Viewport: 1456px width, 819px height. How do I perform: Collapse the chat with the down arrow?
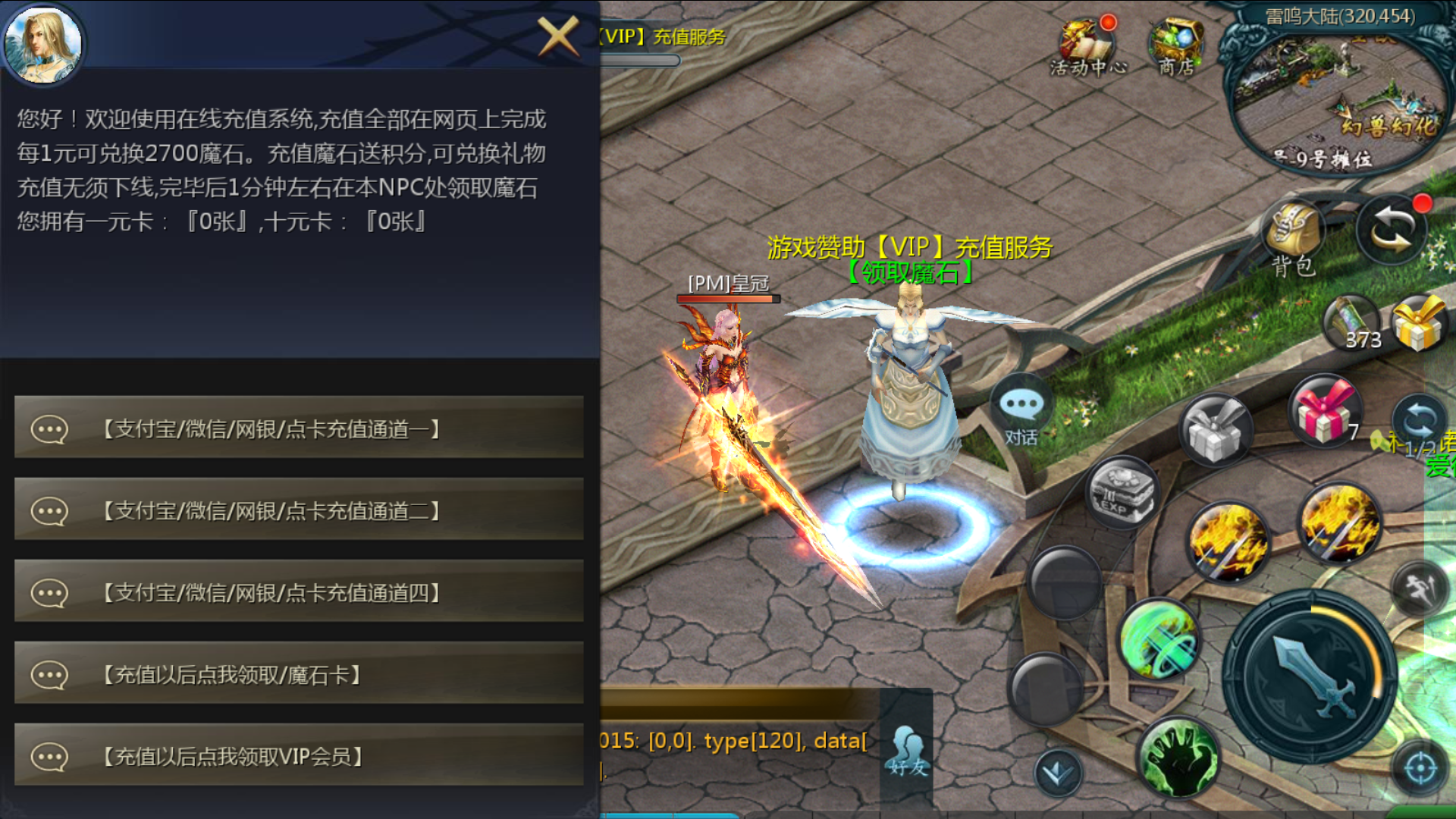pyautogui.click(x=1057, y=773)
